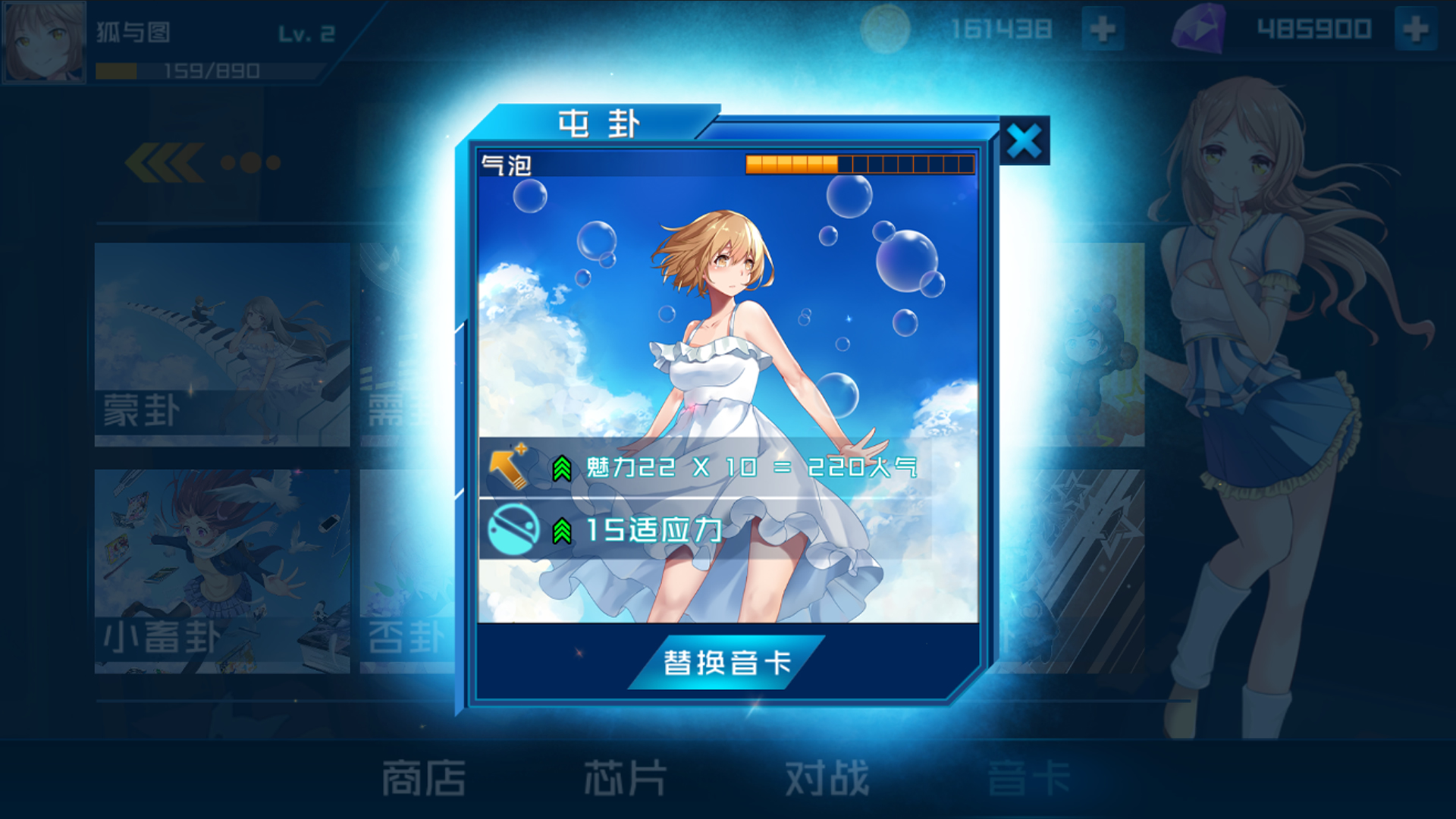Screen dimensions: 1456x819
Task: Click the plus button to add diamonds
Action: tap(1415, 29)
